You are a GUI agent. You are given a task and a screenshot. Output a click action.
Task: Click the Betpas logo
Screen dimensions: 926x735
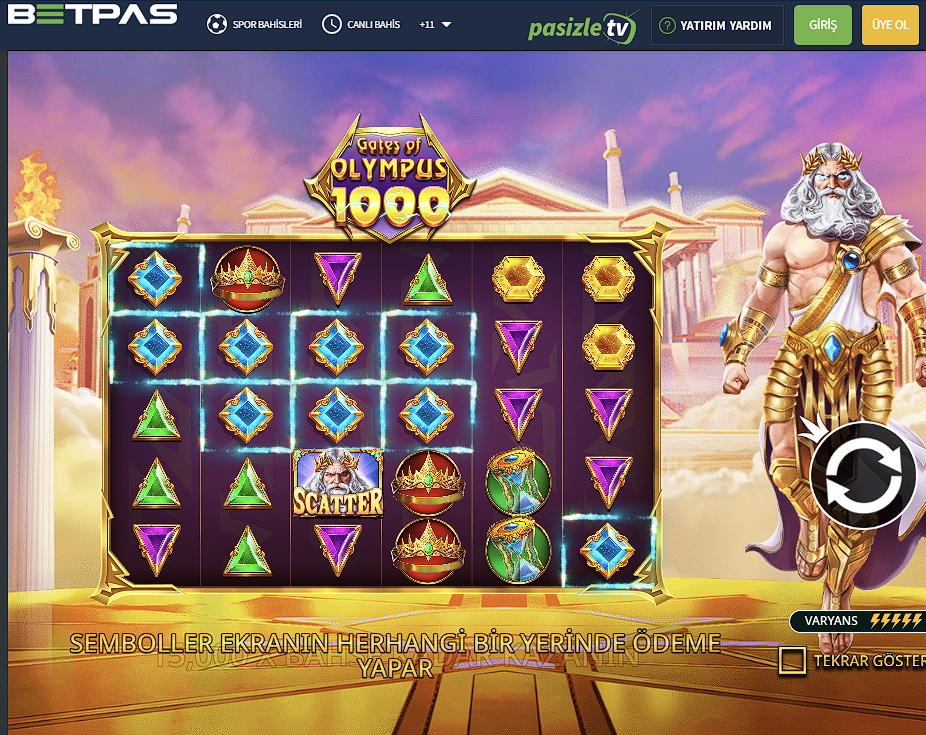click(x=92, y=15)
